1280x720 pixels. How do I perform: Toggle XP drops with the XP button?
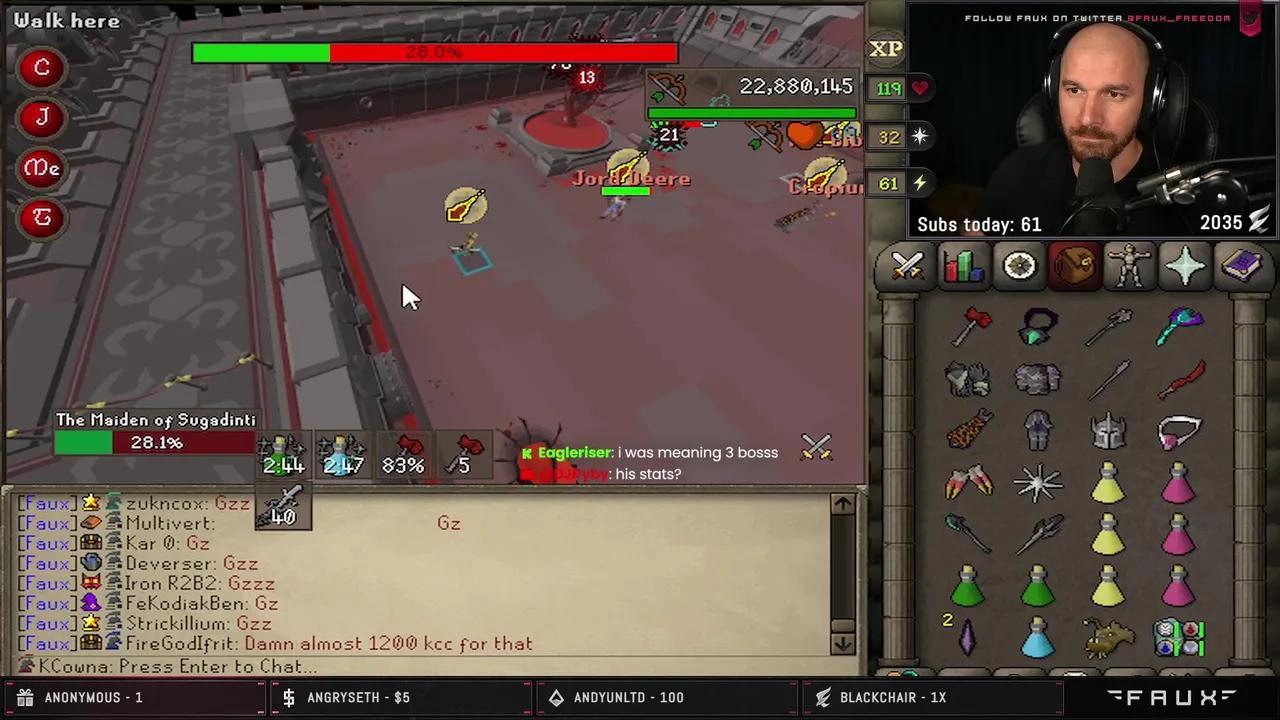coord(884,48)
